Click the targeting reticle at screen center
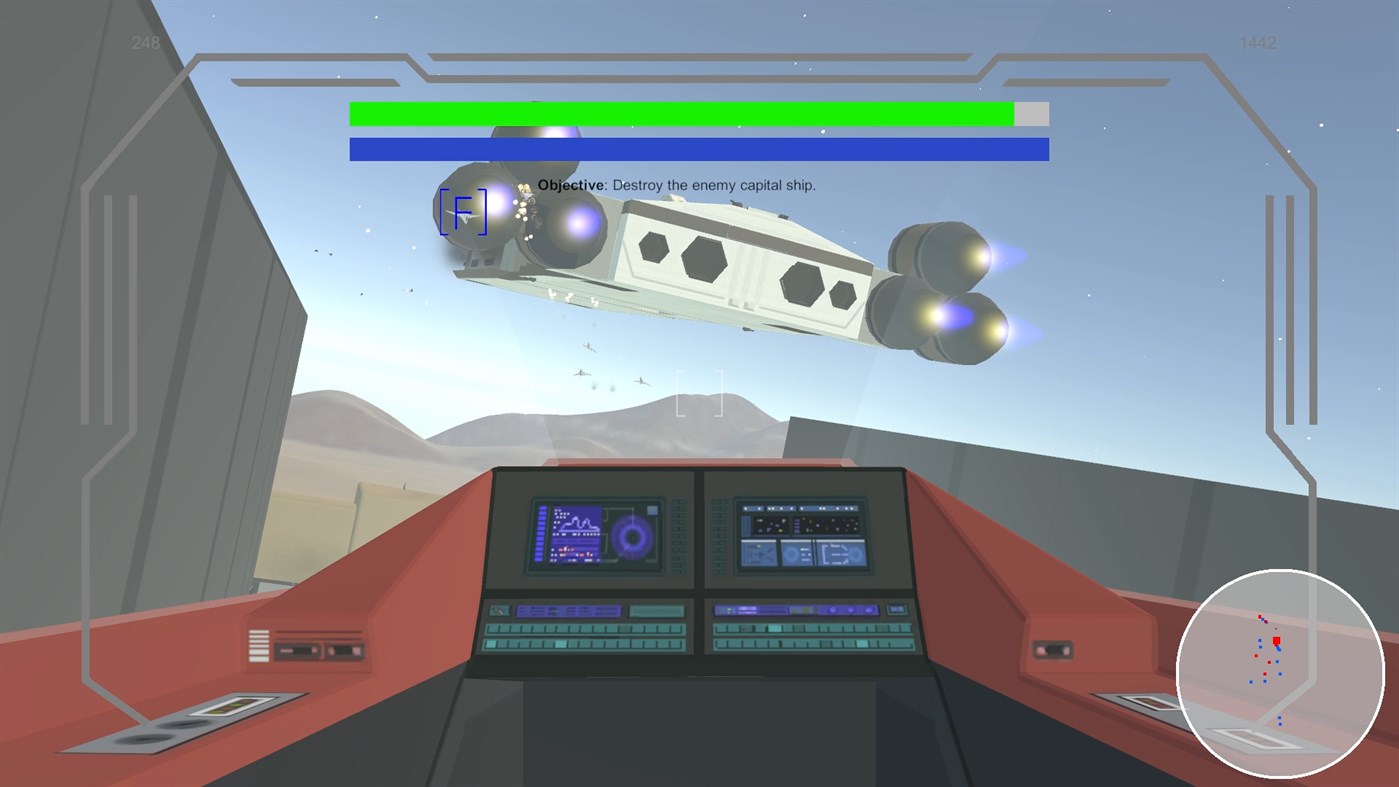 (x=697, y=393)
